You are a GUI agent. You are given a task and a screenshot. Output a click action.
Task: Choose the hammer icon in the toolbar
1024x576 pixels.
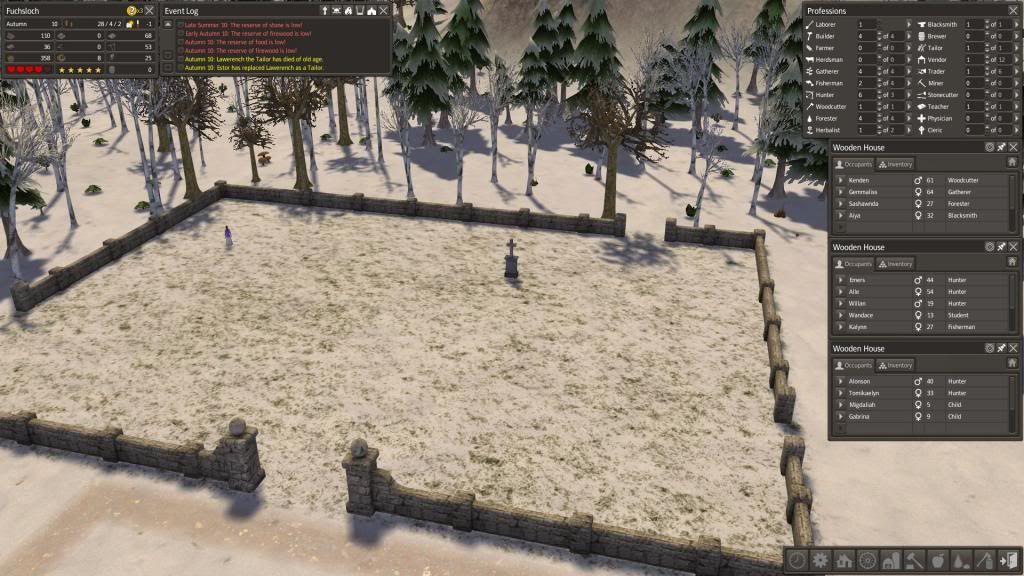913,561
